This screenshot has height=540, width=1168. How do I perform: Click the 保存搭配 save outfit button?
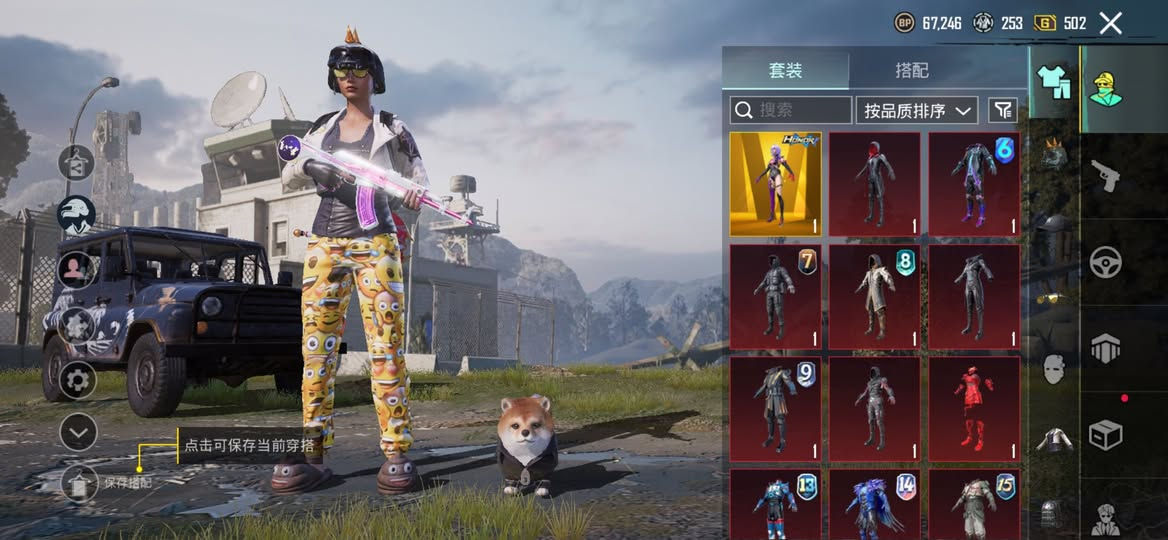click(80, 482)
